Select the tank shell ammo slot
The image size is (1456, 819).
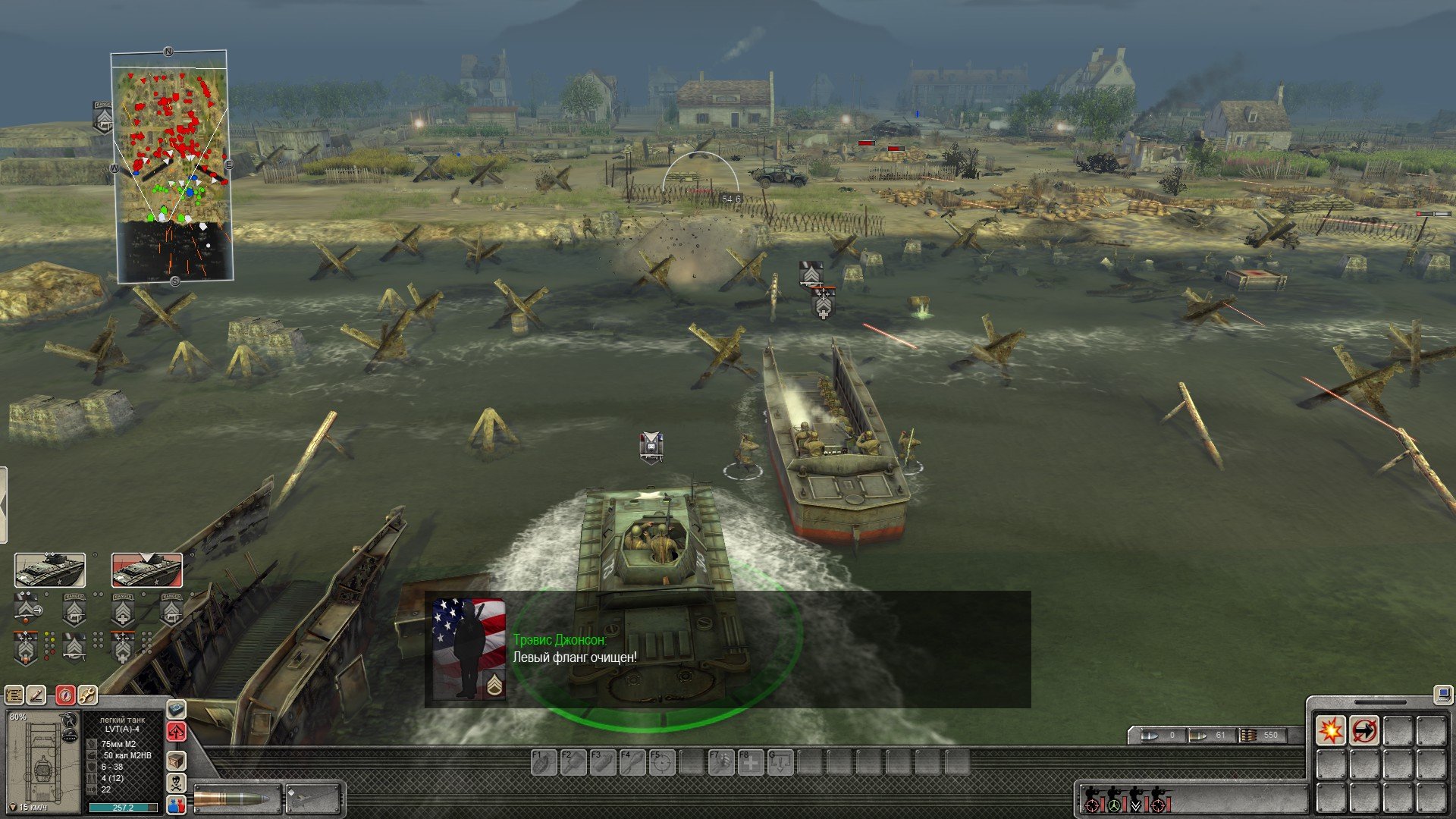pos(237,799)
